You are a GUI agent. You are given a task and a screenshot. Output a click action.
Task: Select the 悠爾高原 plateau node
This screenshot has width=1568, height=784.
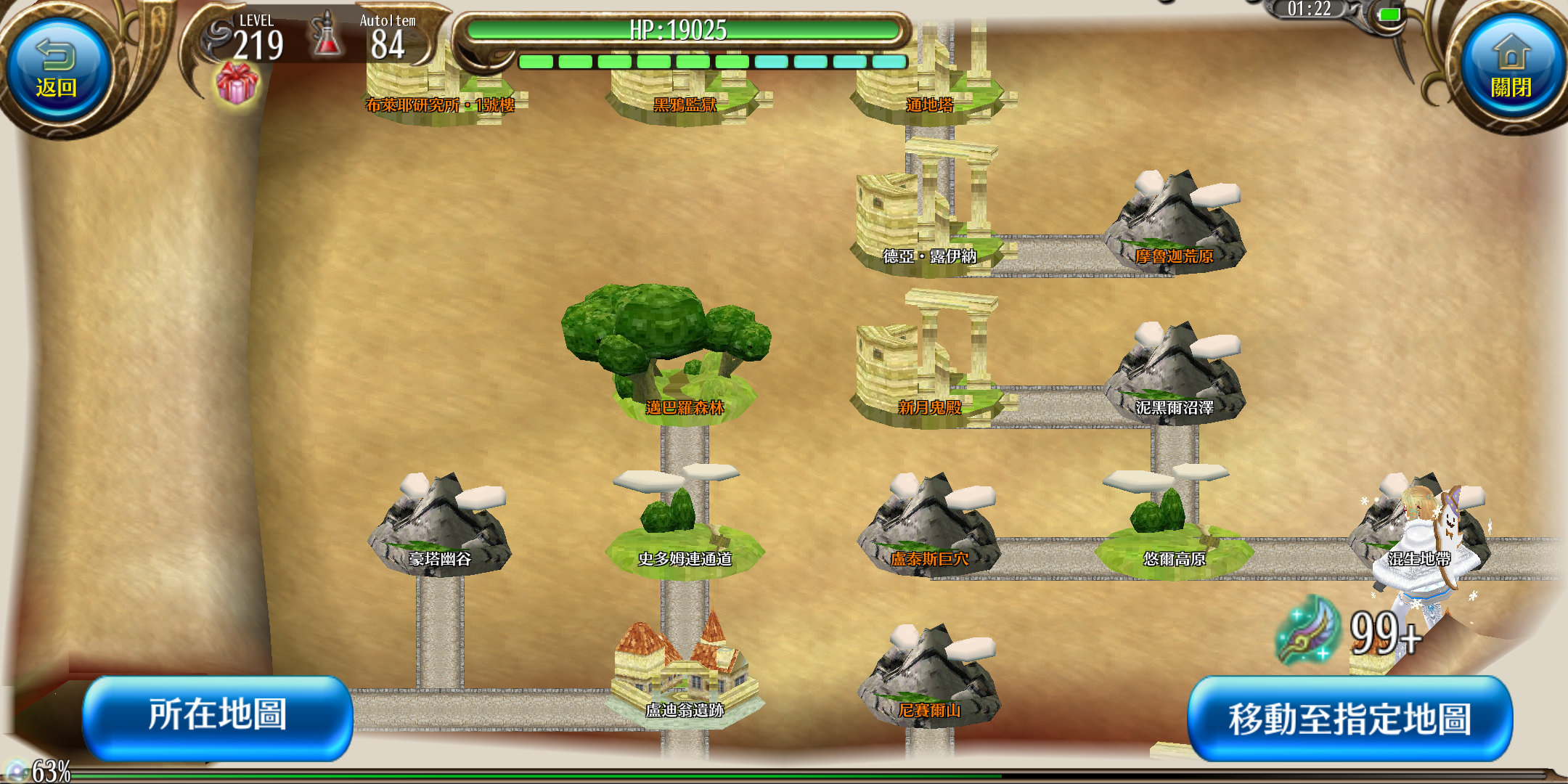pyautogui.click(x=1173, y=530)
